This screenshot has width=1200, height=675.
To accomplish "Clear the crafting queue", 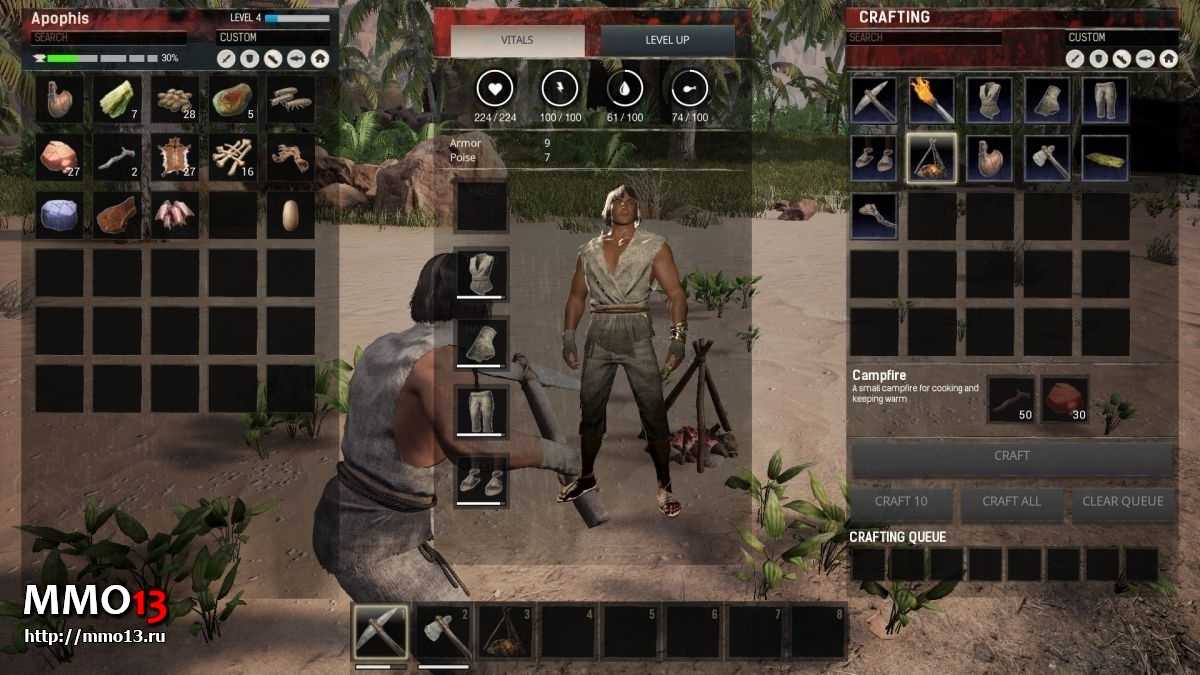I will click(x=1122, y=502).
